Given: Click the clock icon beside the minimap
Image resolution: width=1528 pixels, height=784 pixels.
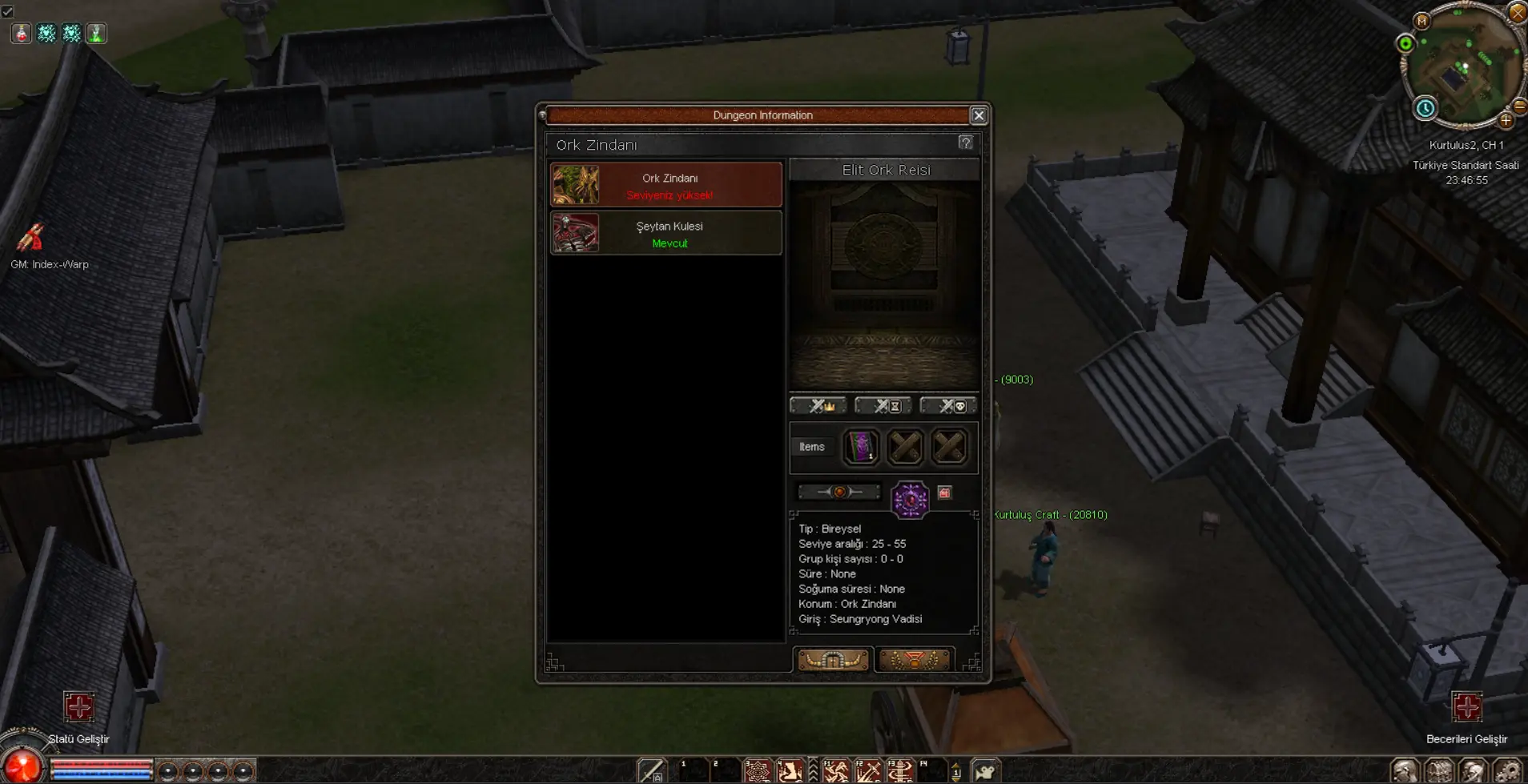Looking at the screenshot, I should [x=1425, y=108].
